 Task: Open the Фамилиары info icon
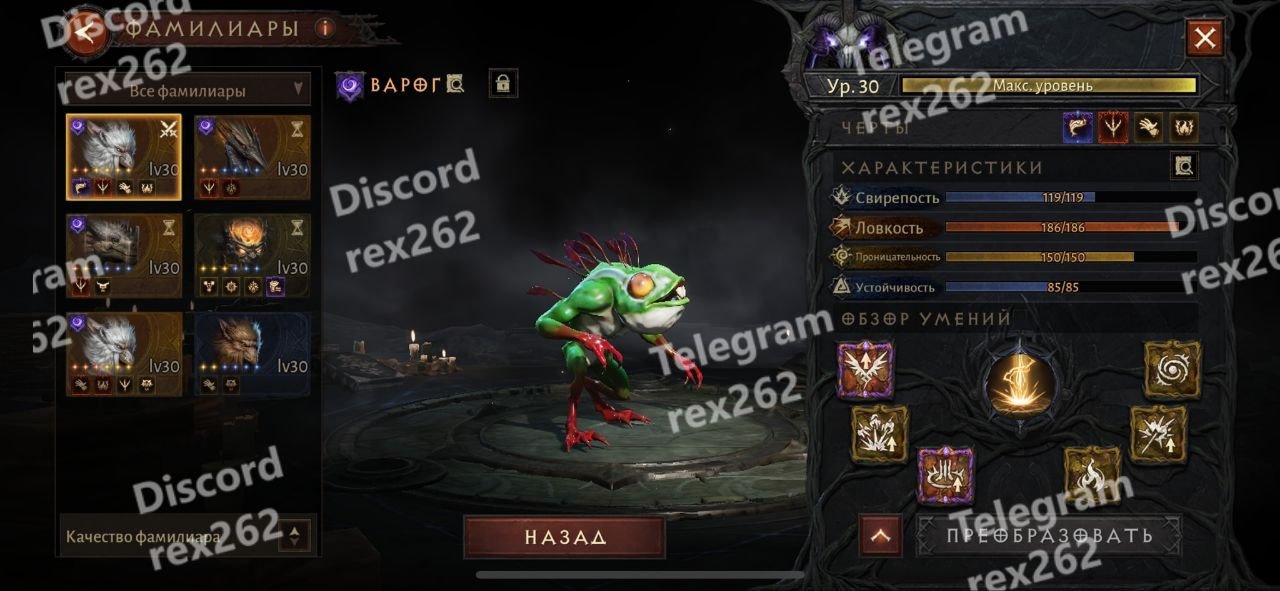tap(324, 29)
